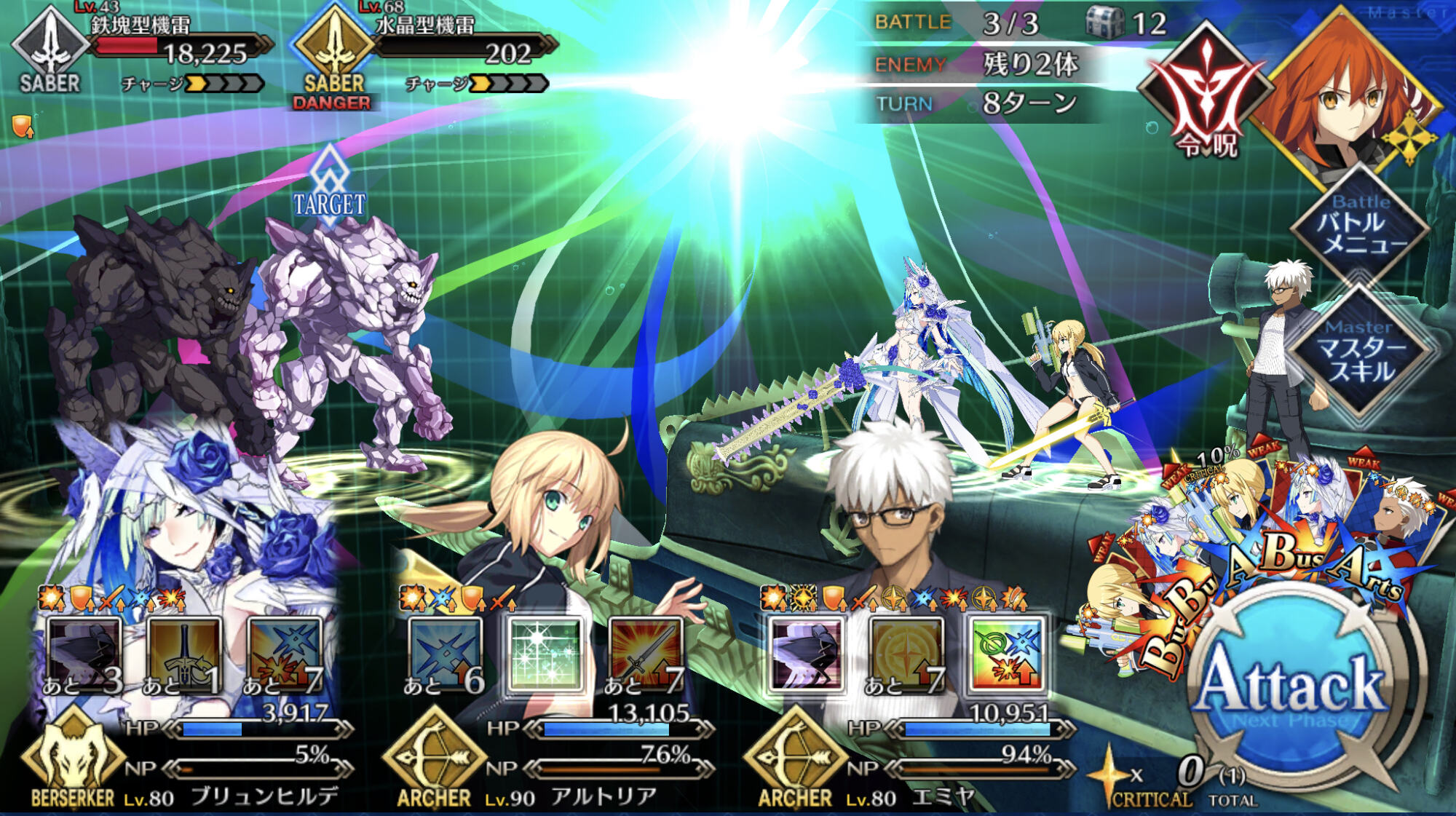The width and height of the screenshot is (1456, 816).
Task: Use Artoria's sparkling green star skill
Action: pyautogui.click(x=545, y=654)
